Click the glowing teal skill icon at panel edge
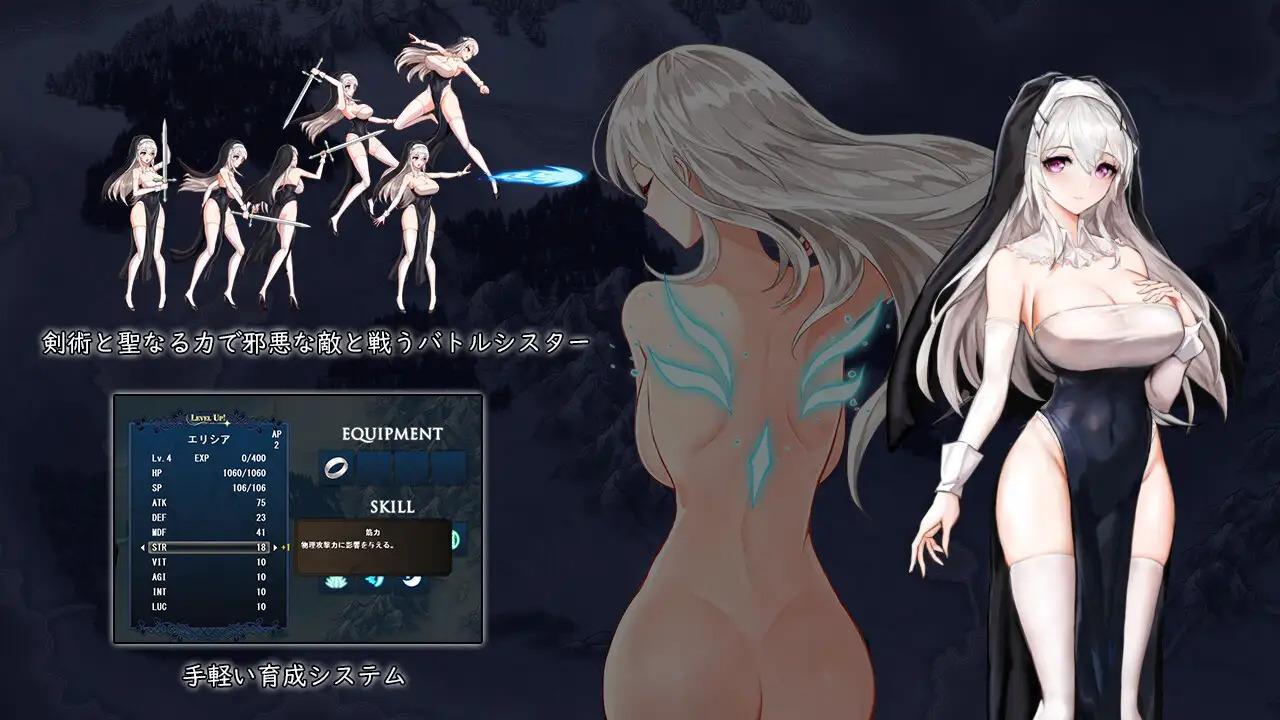Image resolution: width=1280 pixels, height=720 pixels. pyautogui.click(x=455, y=538)
